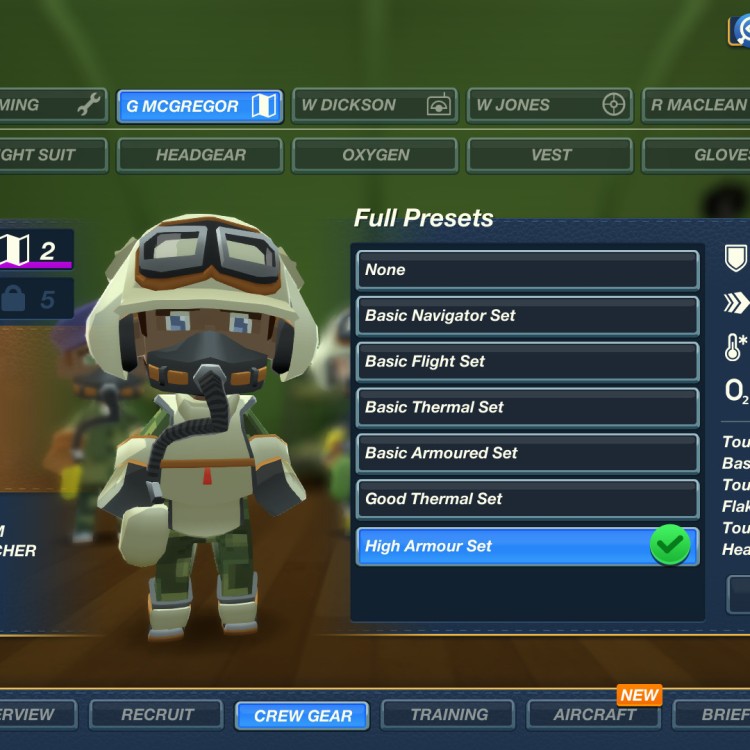This screenshot has height=750, width=750.
Task: Choose the Basic Navigator Set preset
Action: (x=527, y=316)
